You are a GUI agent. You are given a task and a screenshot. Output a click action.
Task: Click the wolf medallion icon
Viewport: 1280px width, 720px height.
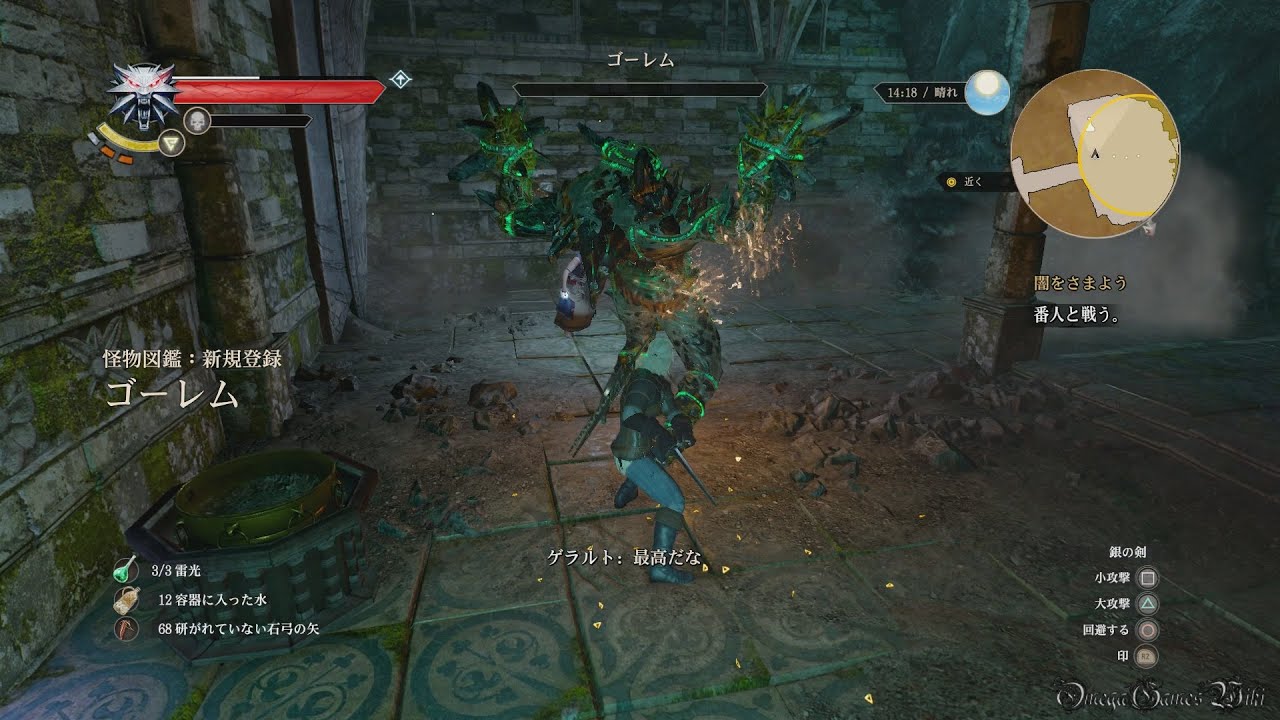143,96
